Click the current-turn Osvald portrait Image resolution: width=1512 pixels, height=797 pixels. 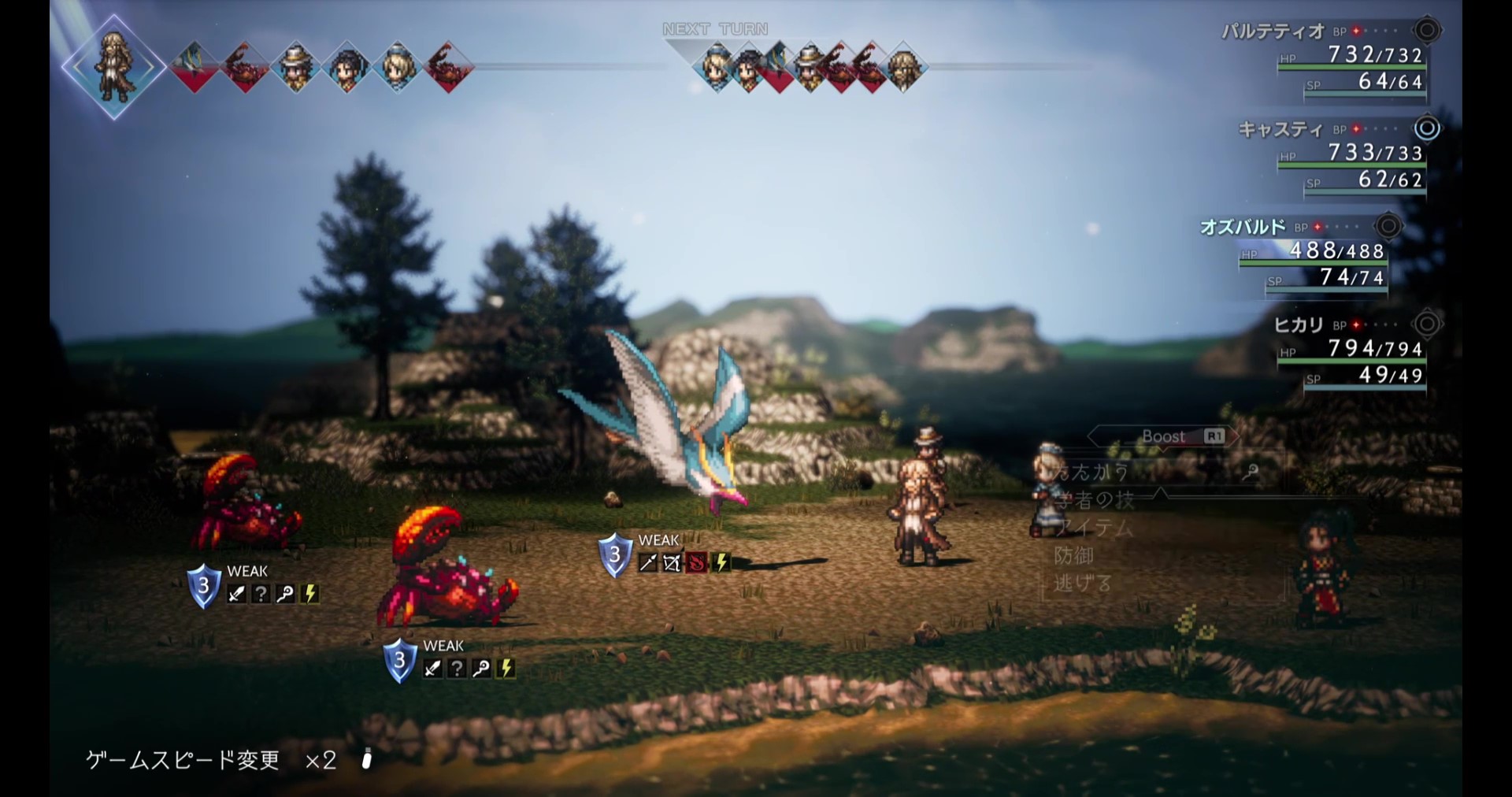[x=114, y=67]
